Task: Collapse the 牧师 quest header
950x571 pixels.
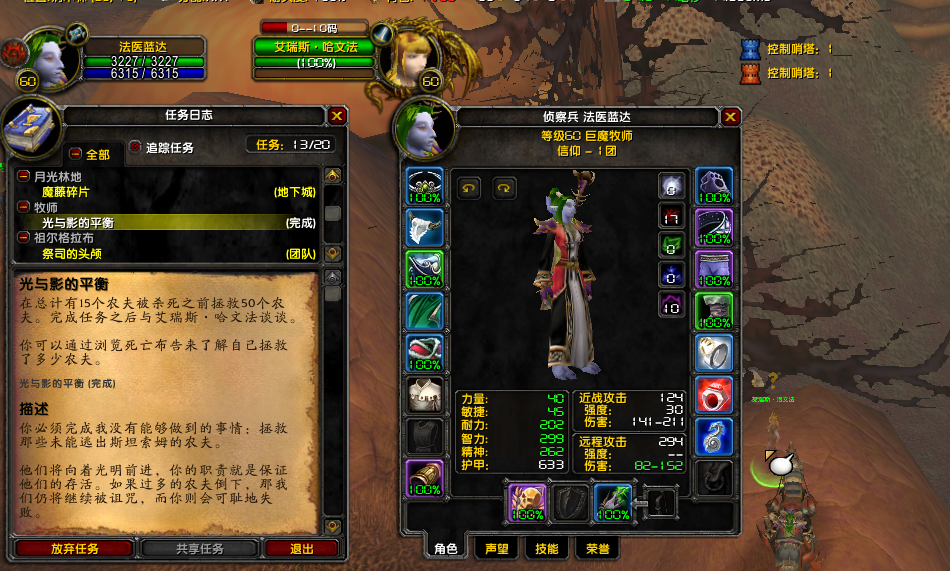Action: tap(24, 207)
